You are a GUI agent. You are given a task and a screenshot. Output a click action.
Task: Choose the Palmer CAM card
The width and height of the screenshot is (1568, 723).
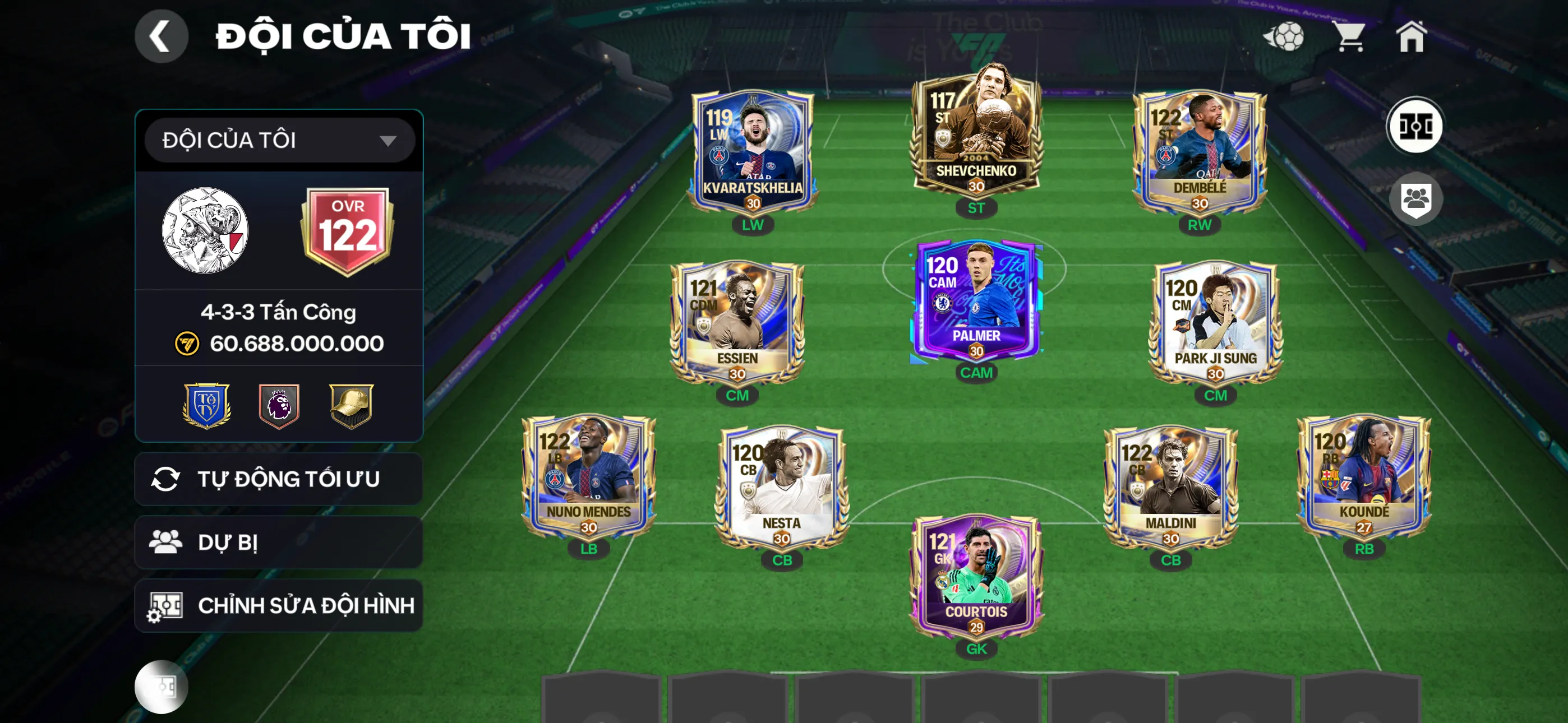click(976, 302)
